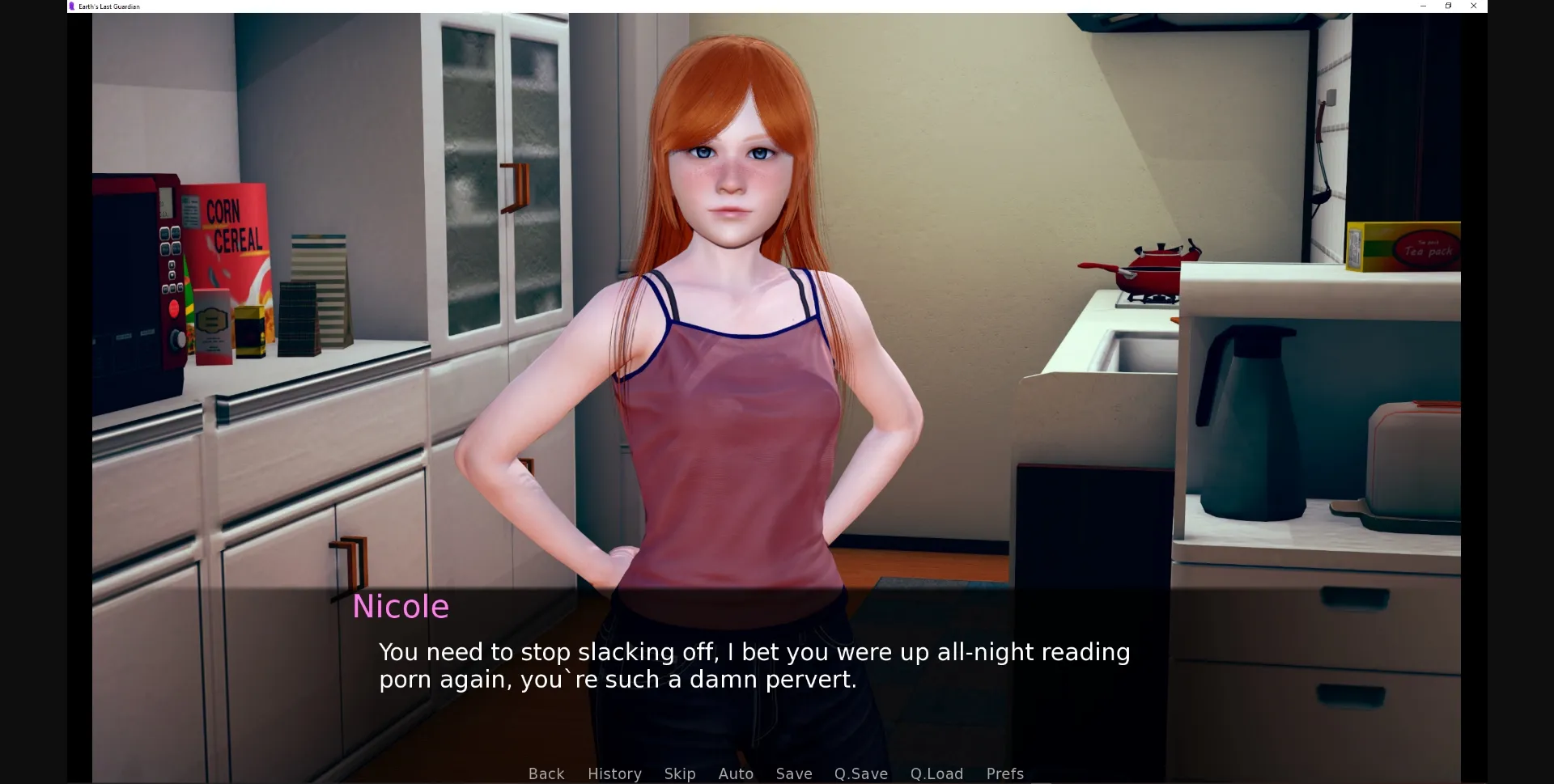The width and height of the screenshot is (1554, 784).
Task: Open the Prefs settings menu
Action: point(1005,773)
